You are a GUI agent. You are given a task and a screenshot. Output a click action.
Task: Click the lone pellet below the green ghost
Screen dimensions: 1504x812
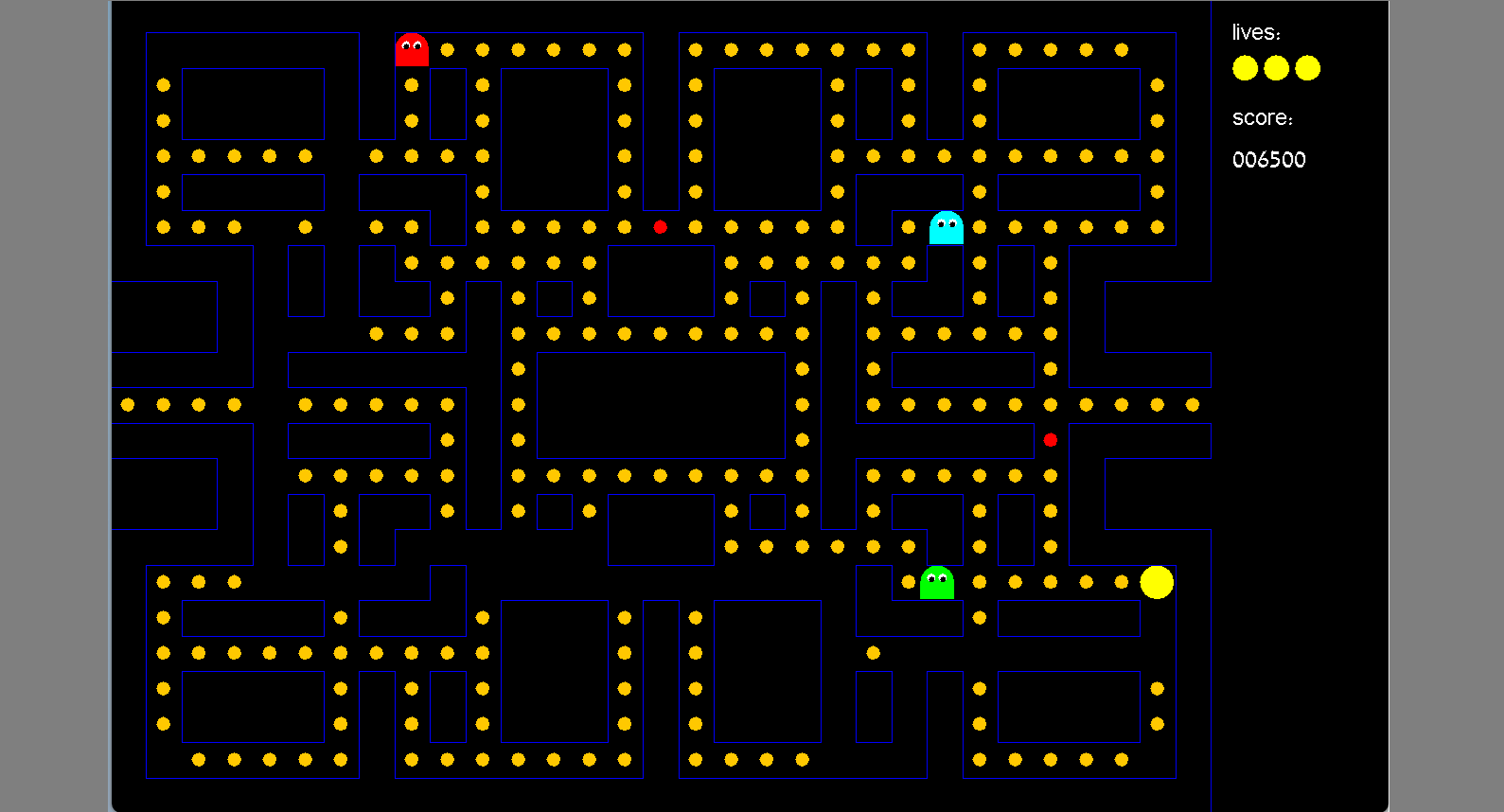873,651
